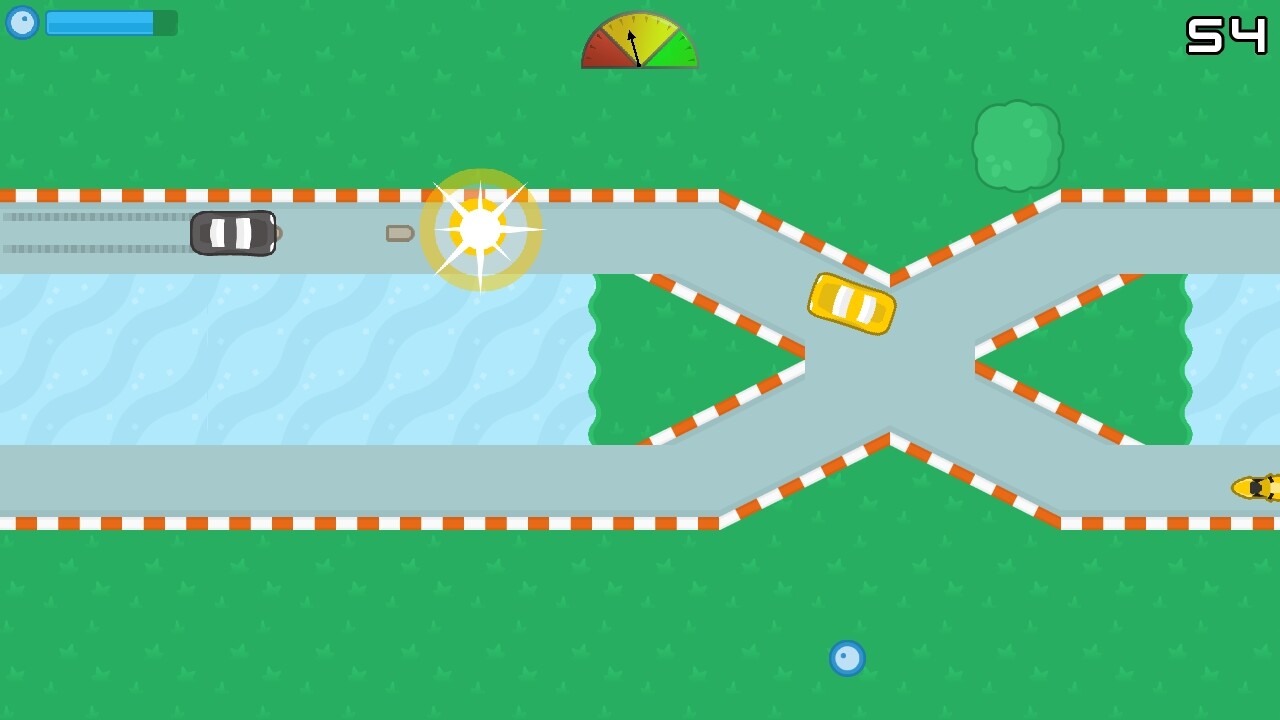Click the sun burst explosion effect
The width and height of the screenshot is (1280, 720).
[481, 230]
